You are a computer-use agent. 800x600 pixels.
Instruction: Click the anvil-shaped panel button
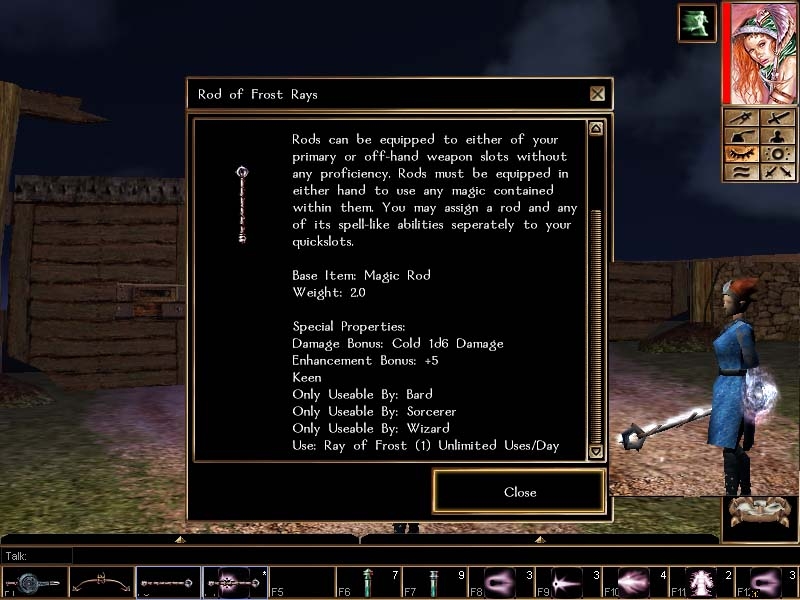(x=741, y=137)
